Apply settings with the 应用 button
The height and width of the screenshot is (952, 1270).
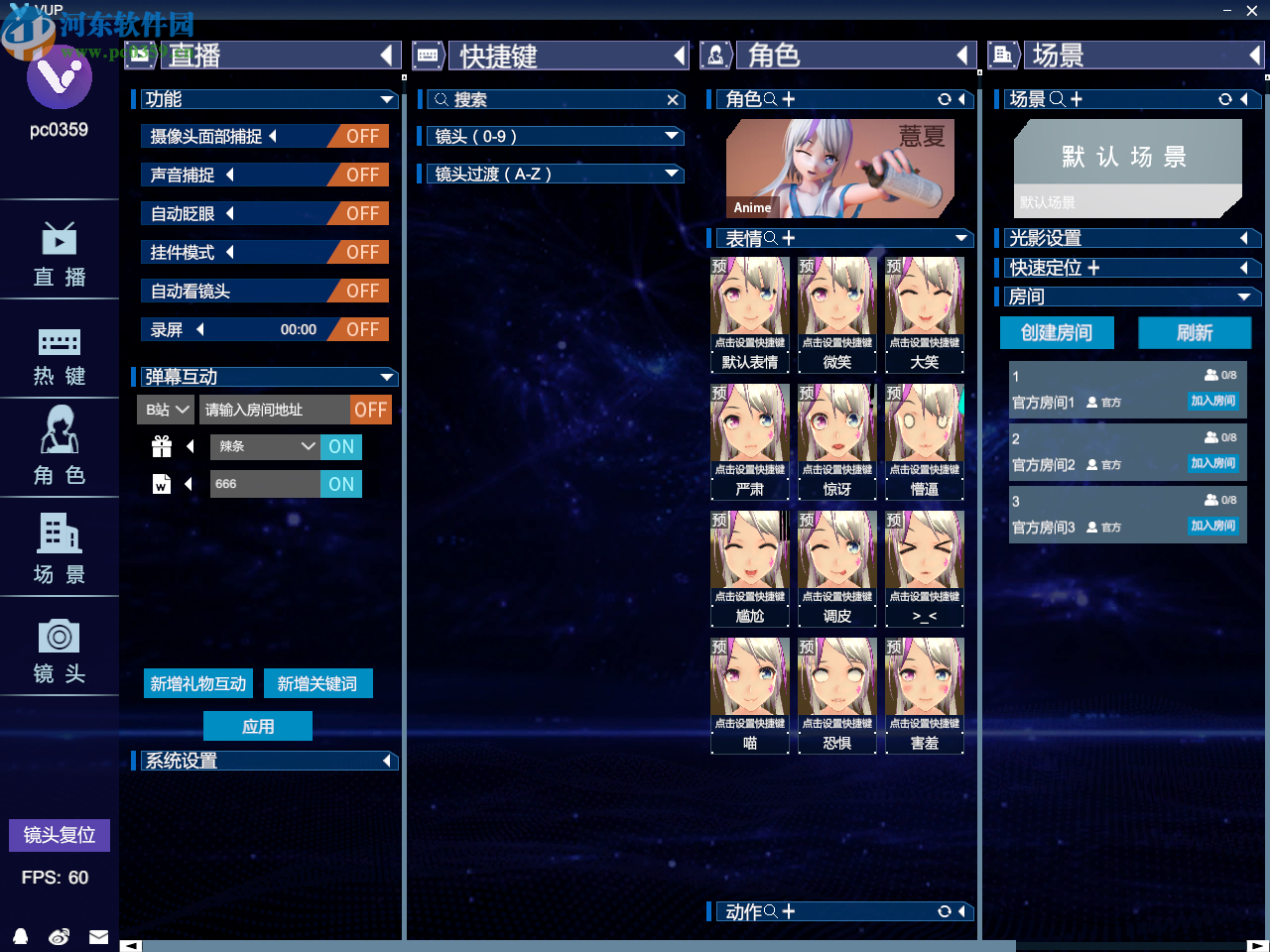coord(258,726)
